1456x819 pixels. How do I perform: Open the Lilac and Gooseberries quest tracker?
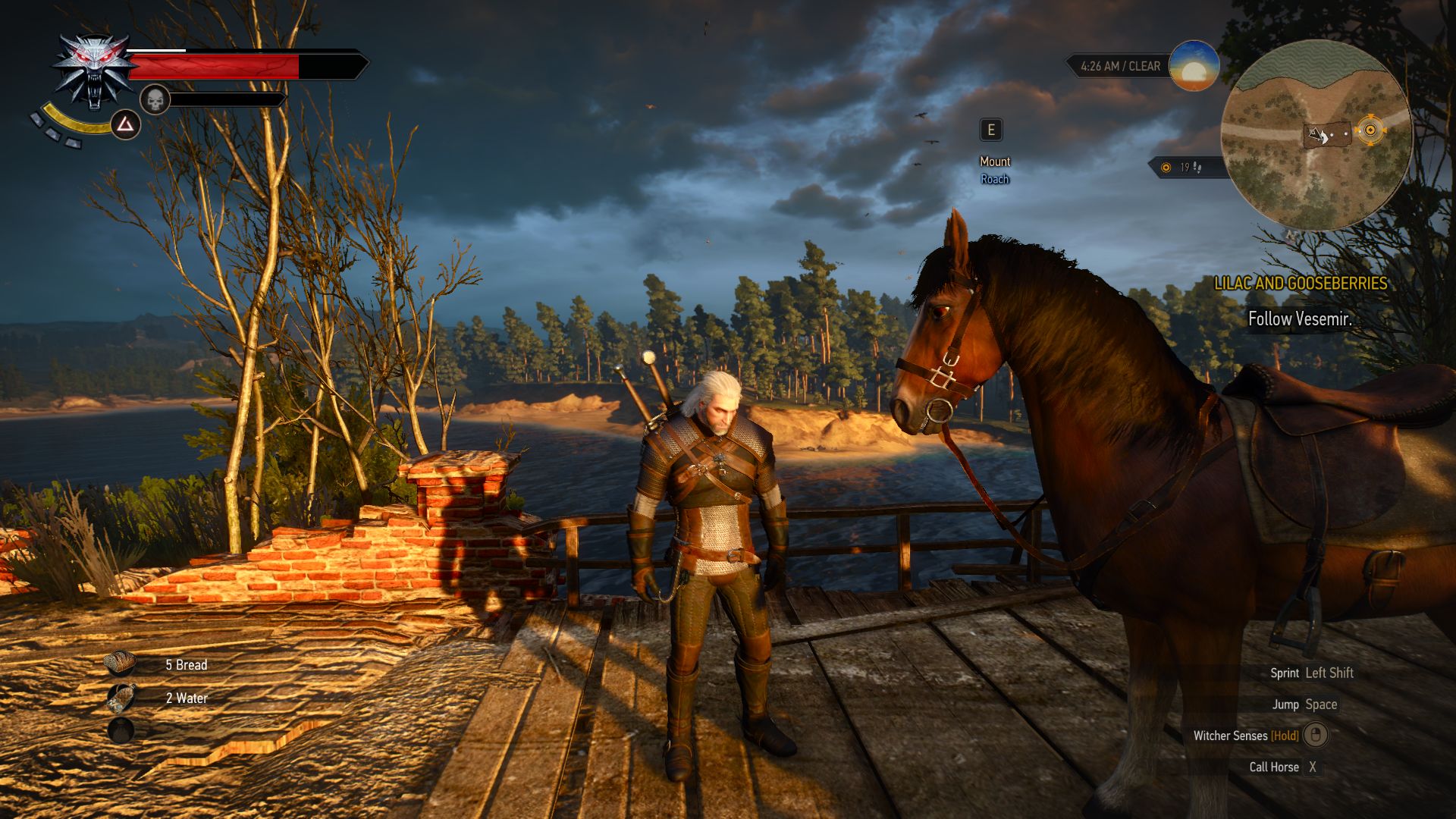[1300, 284]
